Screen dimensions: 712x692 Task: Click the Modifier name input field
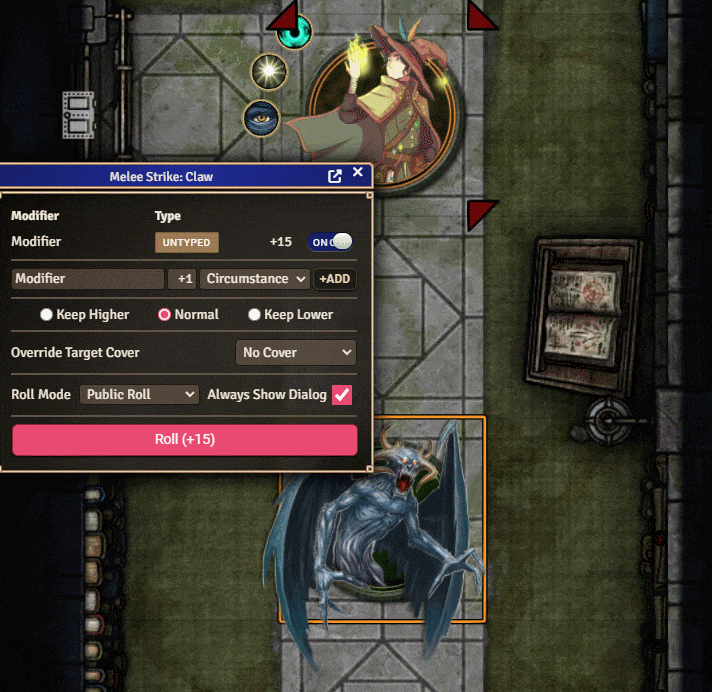point(87,279)
